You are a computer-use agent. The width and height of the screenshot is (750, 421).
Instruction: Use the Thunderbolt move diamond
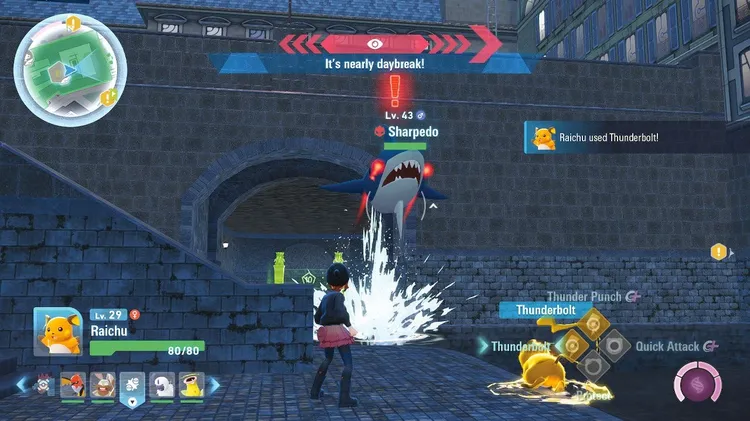coord(573,346)
